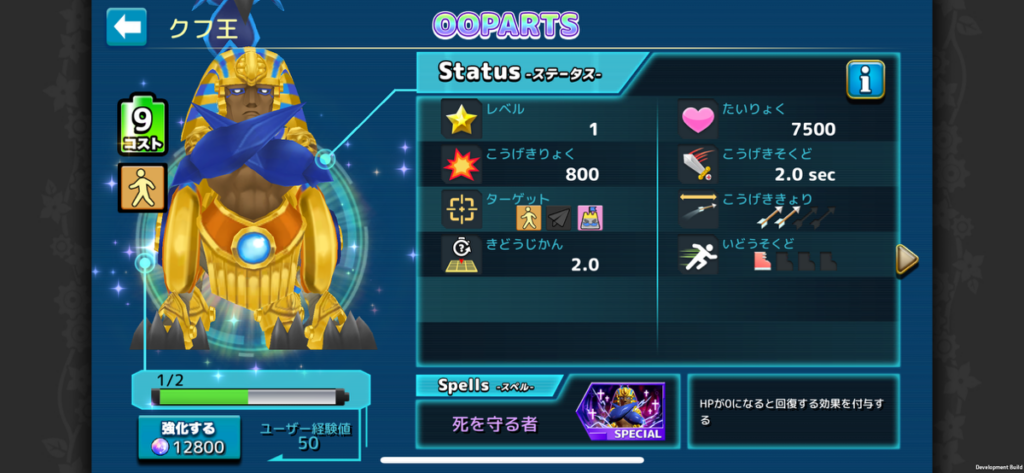Click the walking unit type icon
Viewport: 1024px width, 473px height.
pos(143,188)
